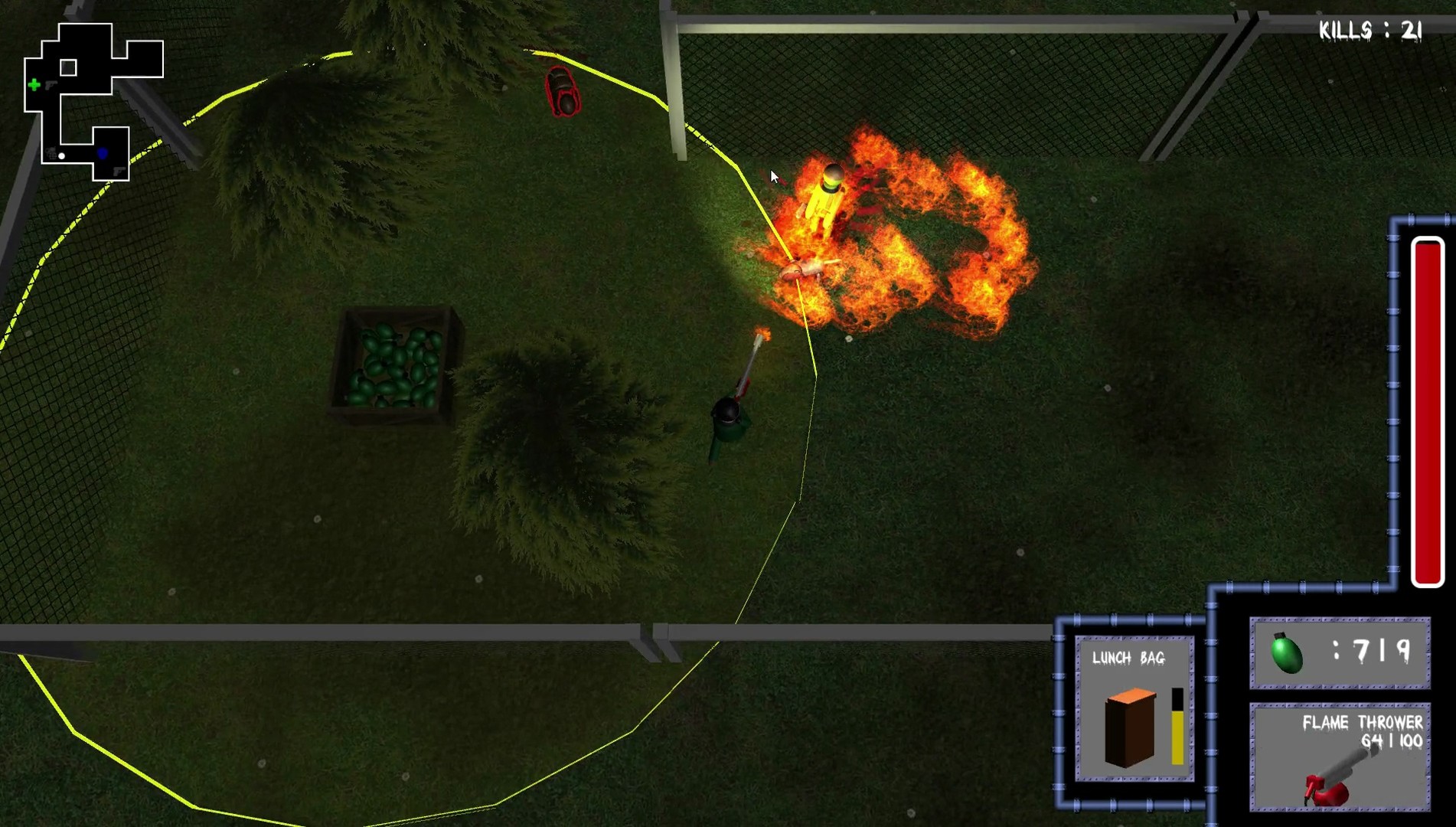Click the grenade pickup icon on the minimap
The image size is (1456, 827).
pyautogui.click(x=51, y=152)
